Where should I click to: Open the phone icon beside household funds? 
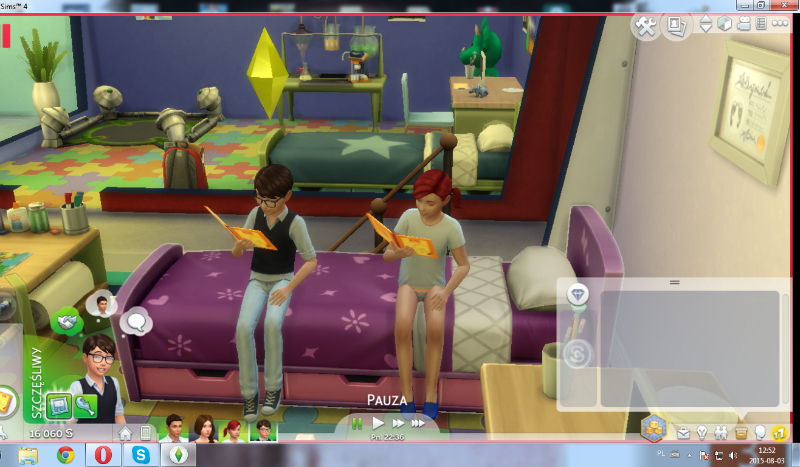coord(146,433)
